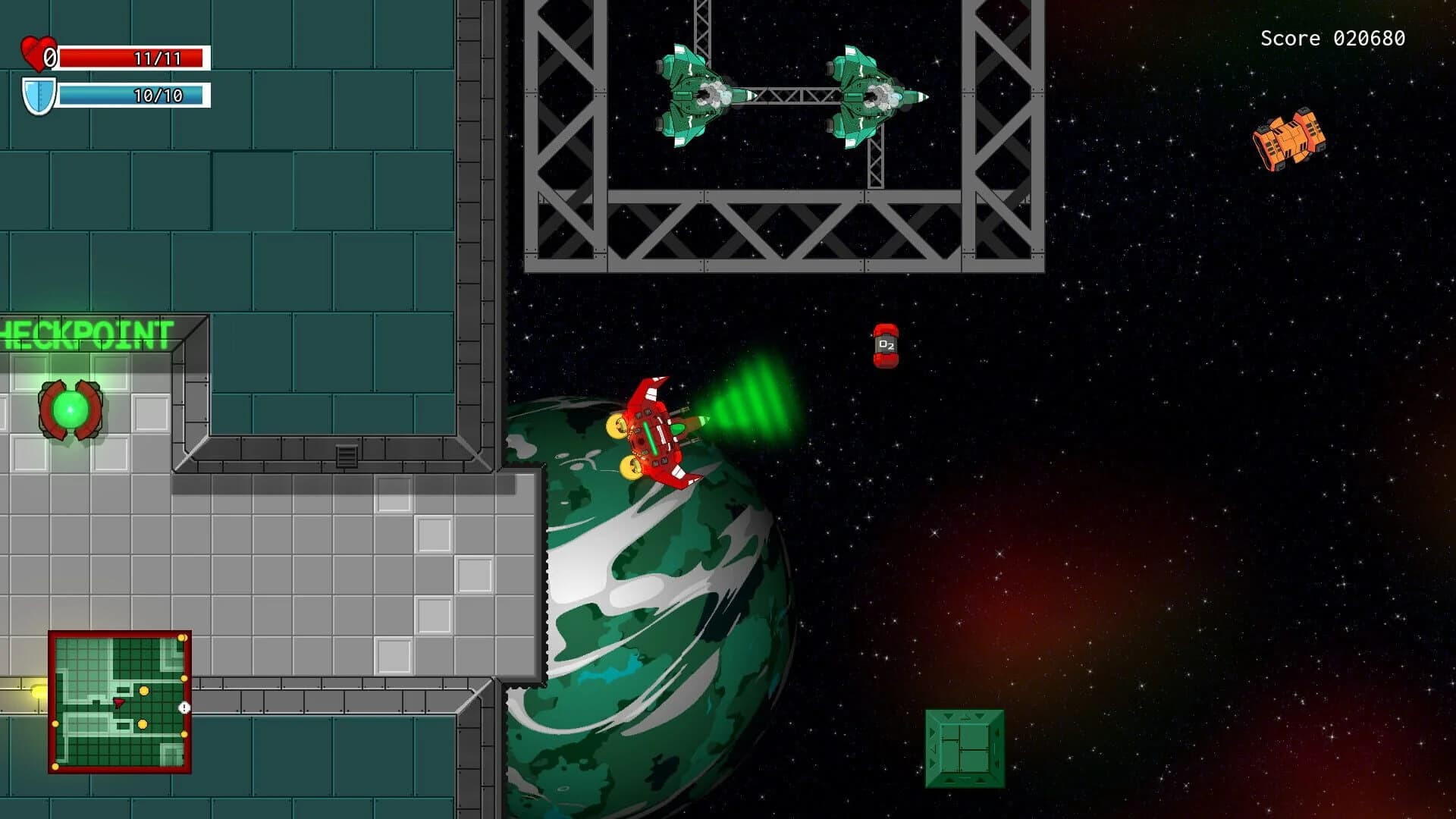Click the O2 oxygen canister pickup
The image size is (1456, 819).
pos(886,345)
